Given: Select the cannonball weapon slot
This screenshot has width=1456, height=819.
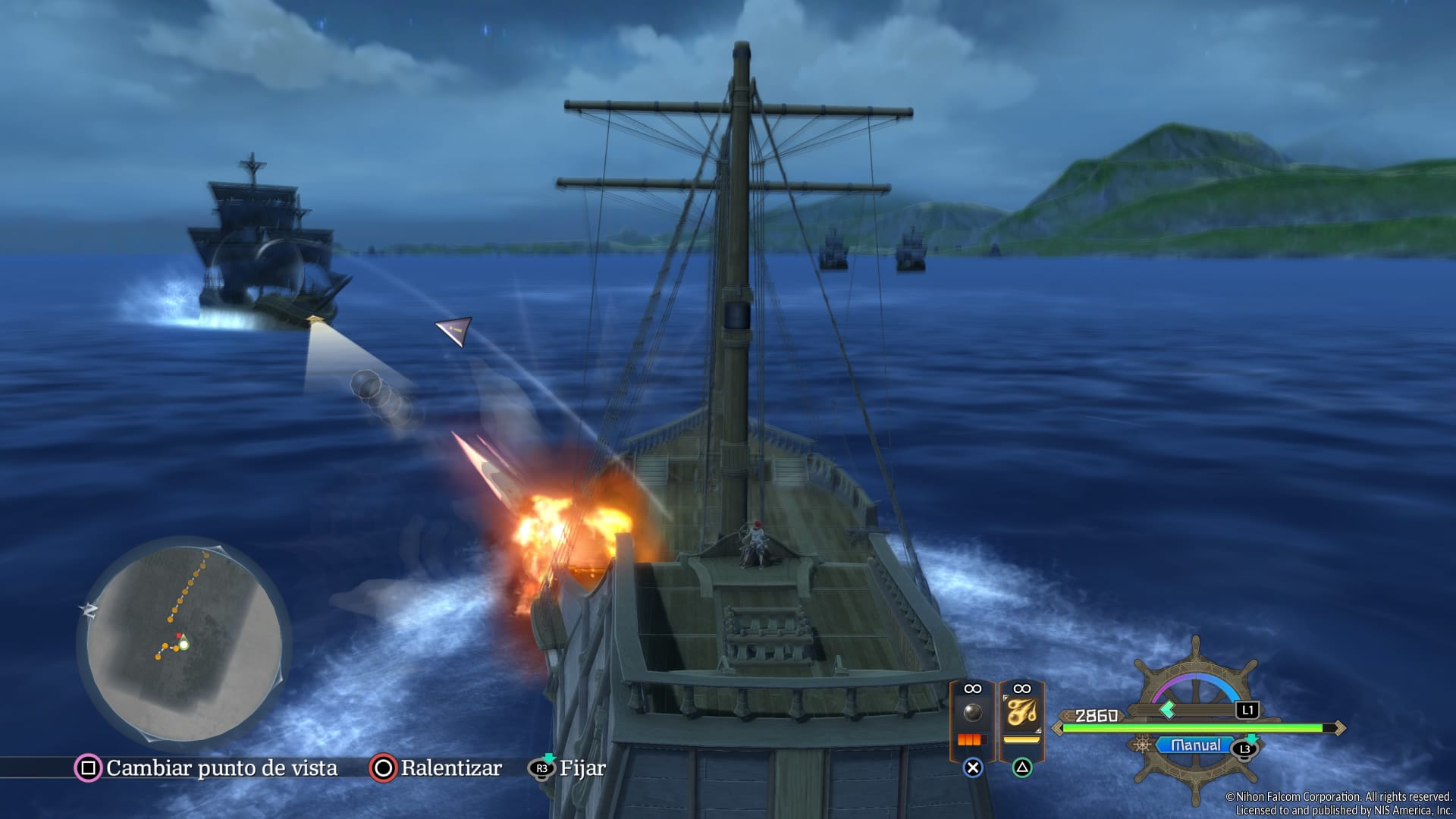Looking at the screenshot, I should [x=972, y=713].
